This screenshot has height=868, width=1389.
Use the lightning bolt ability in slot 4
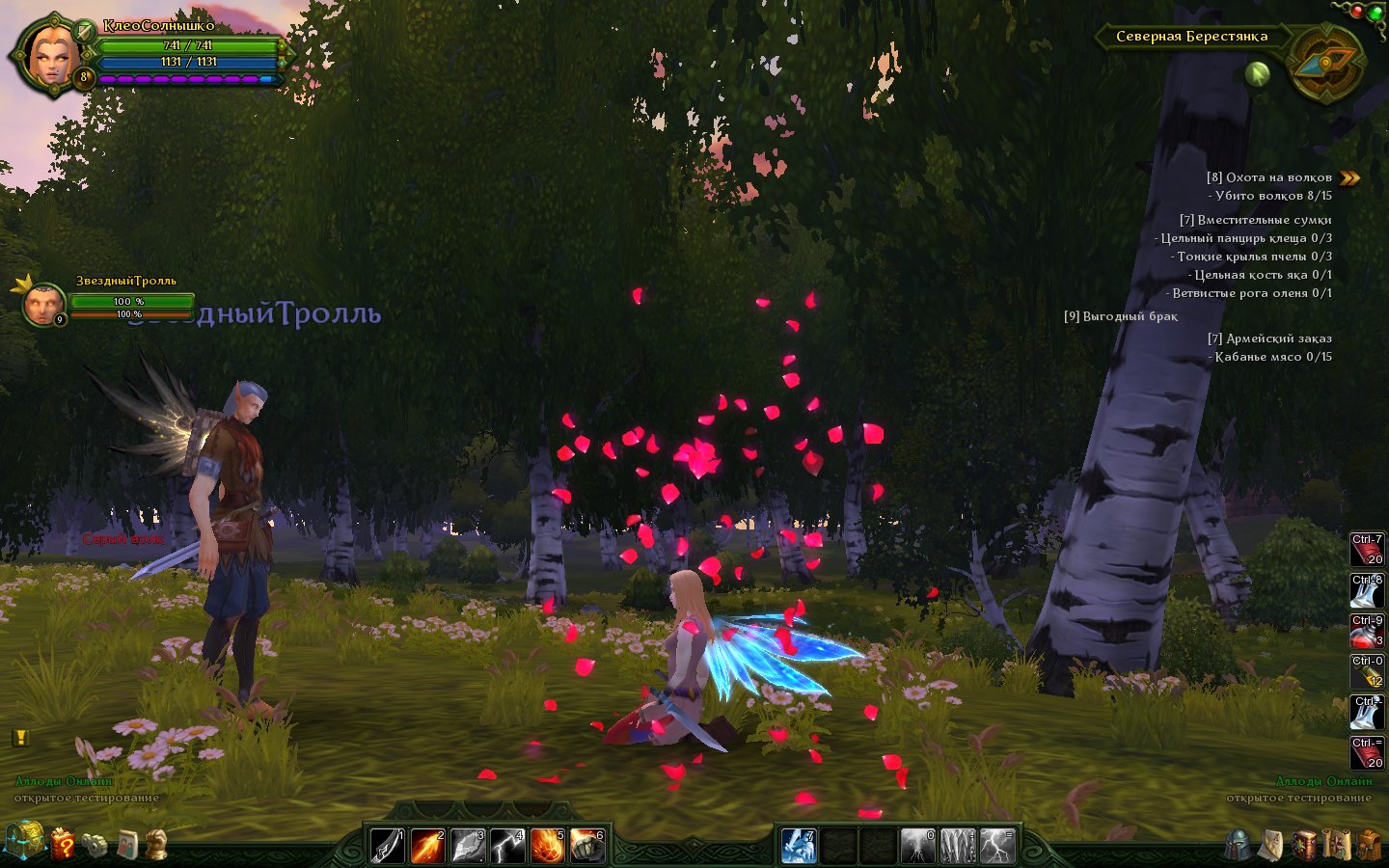click(507, 846)
